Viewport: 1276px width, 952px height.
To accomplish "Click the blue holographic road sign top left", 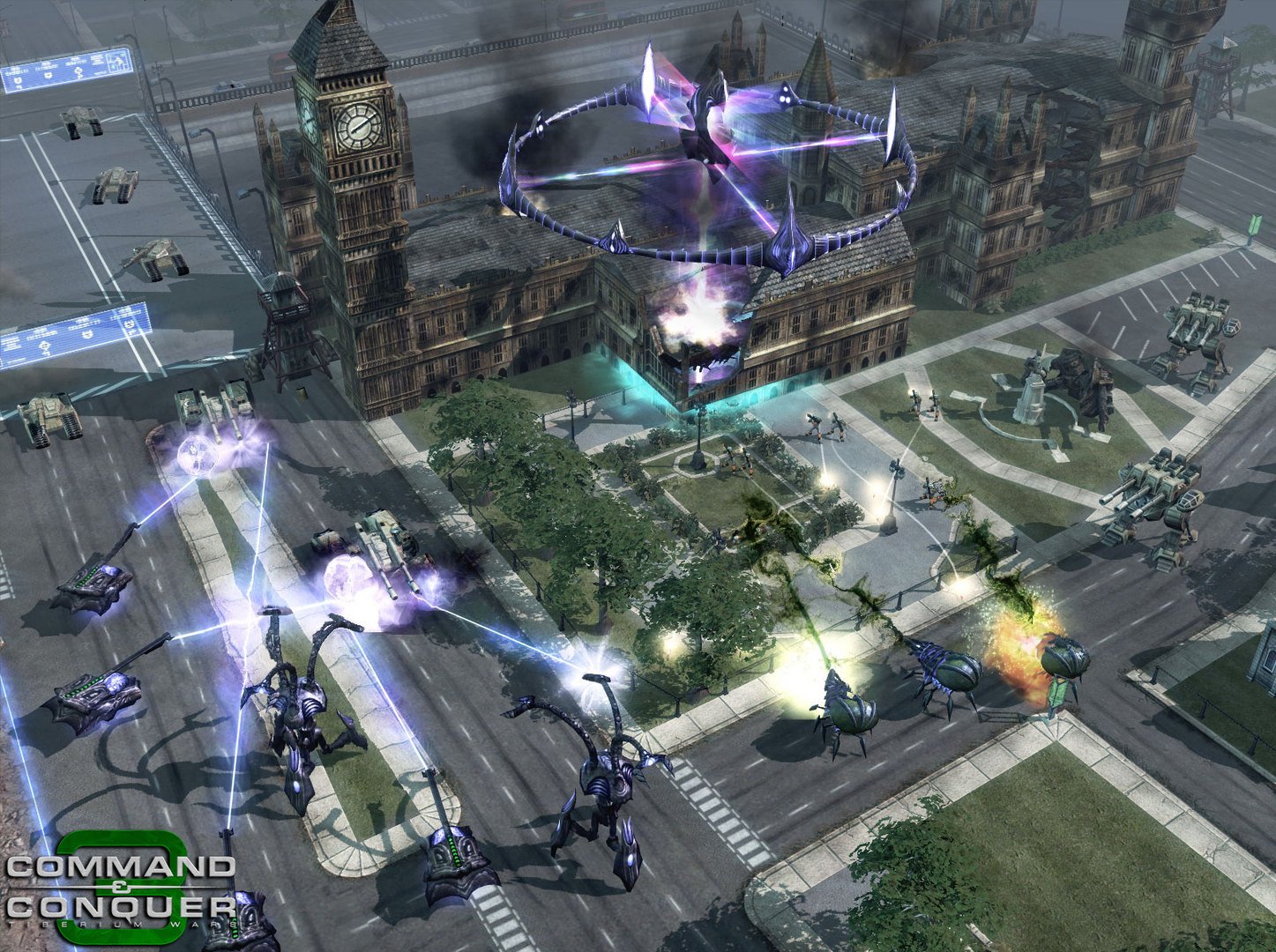I will pos(66,71).
